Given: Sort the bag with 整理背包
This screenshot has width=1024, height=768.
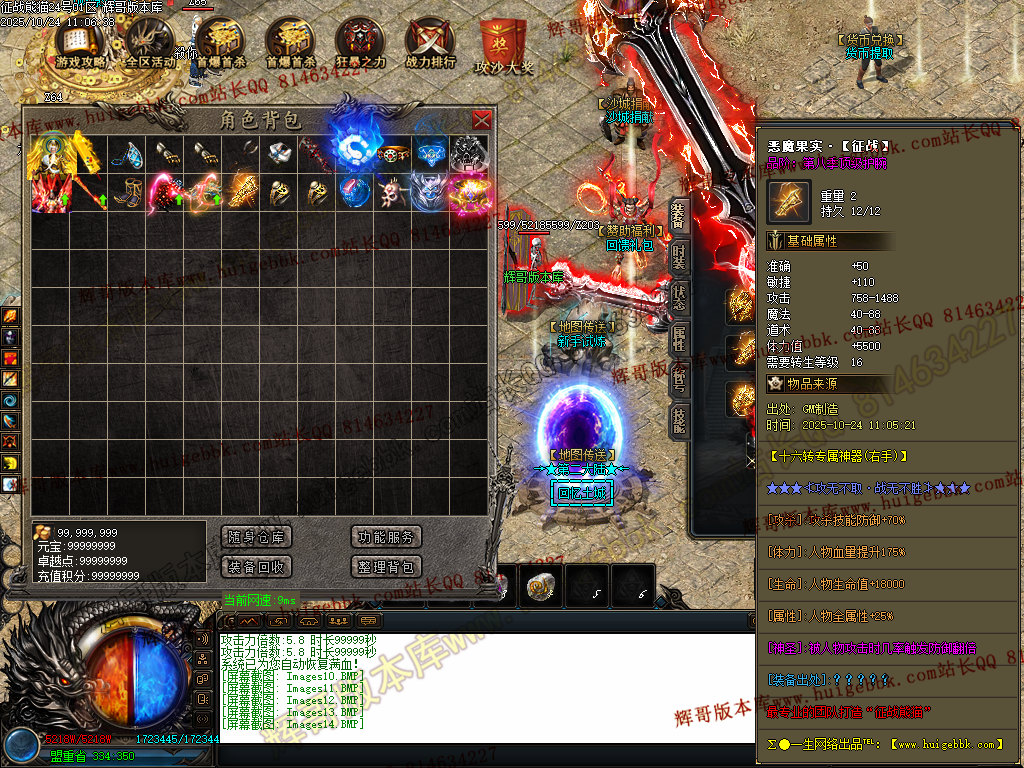Looking at the screenshot, I should point(387,567).
